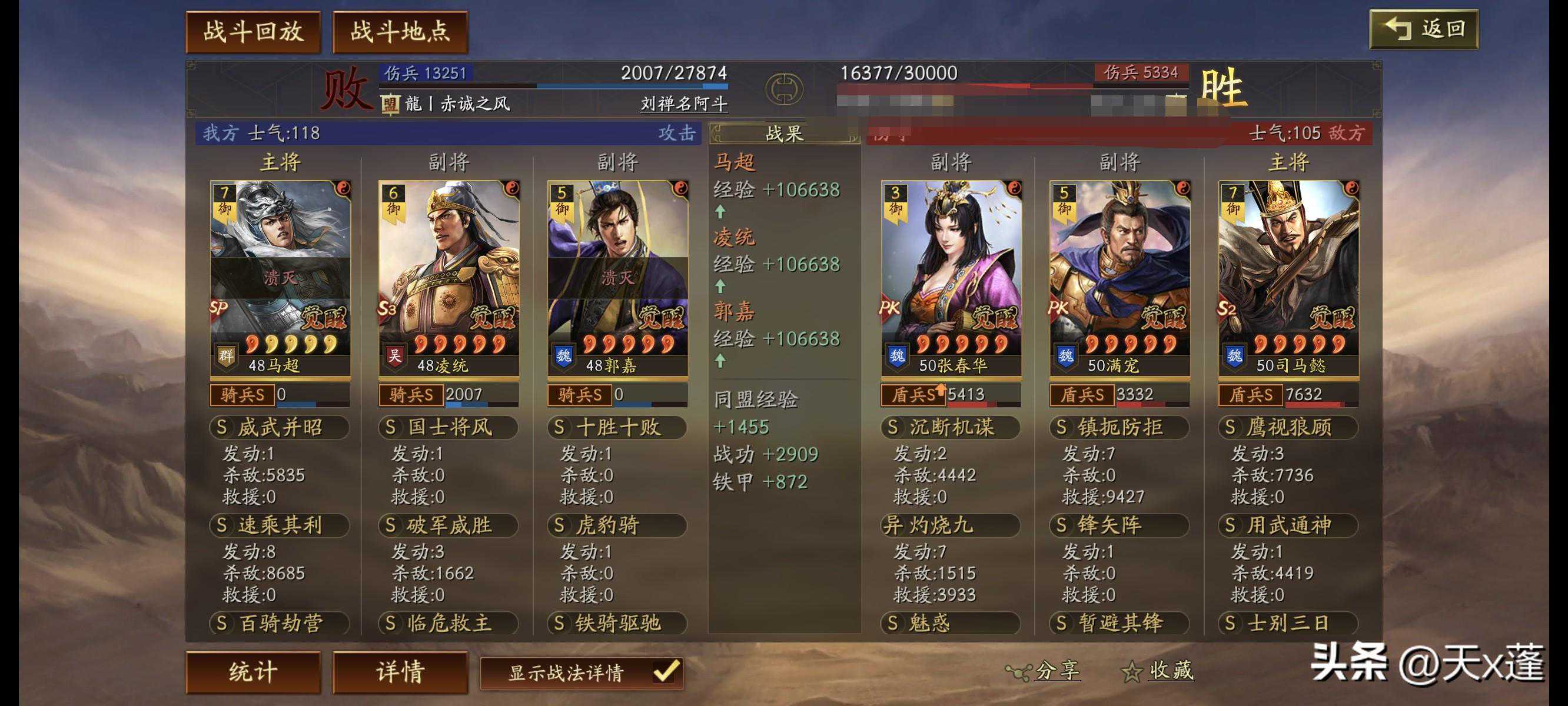Screen dimensions: 1568x706
Task: Toggle the 显示战法详情 checkbox
Action: tap(665, 672)
